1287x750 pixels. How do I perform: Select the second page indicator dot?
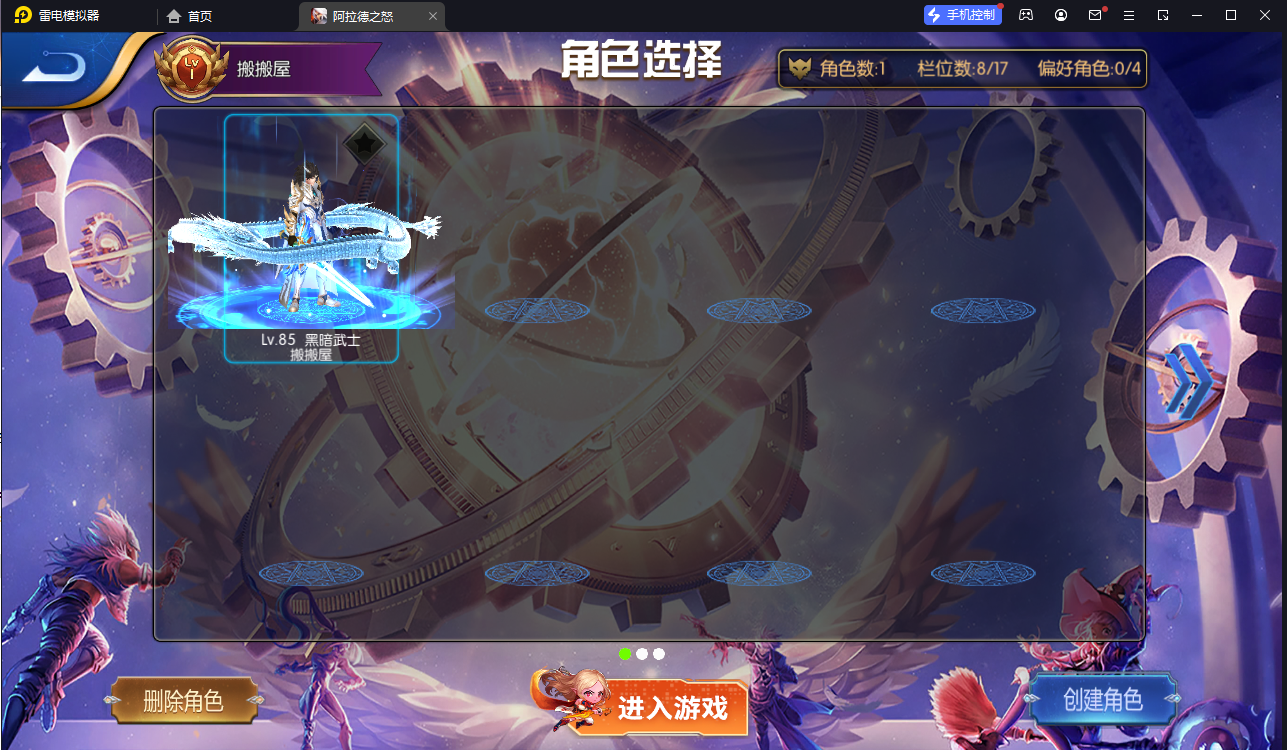(642, 653)
